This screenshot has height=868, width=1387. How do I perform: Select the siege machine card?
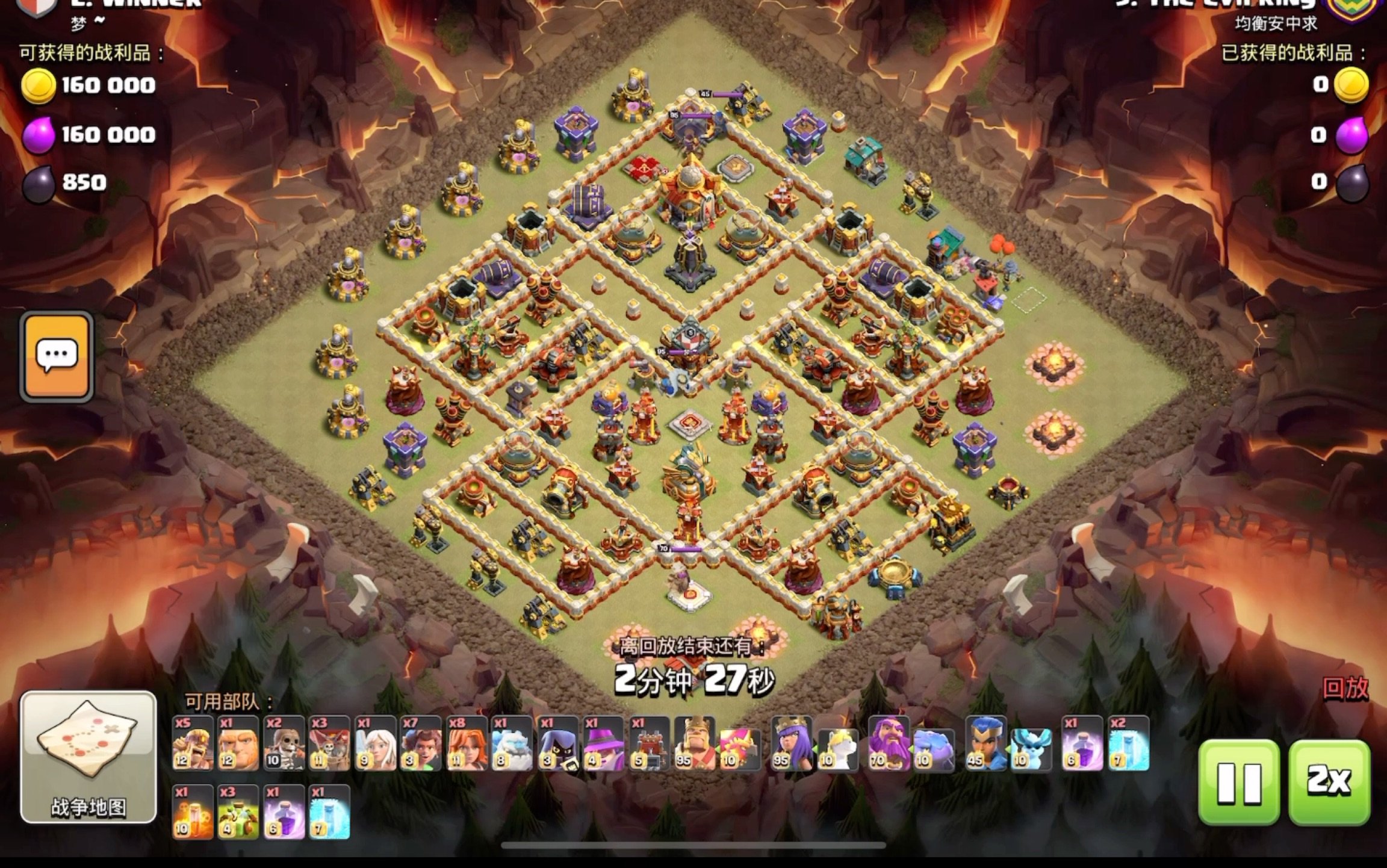click(649, 743)
